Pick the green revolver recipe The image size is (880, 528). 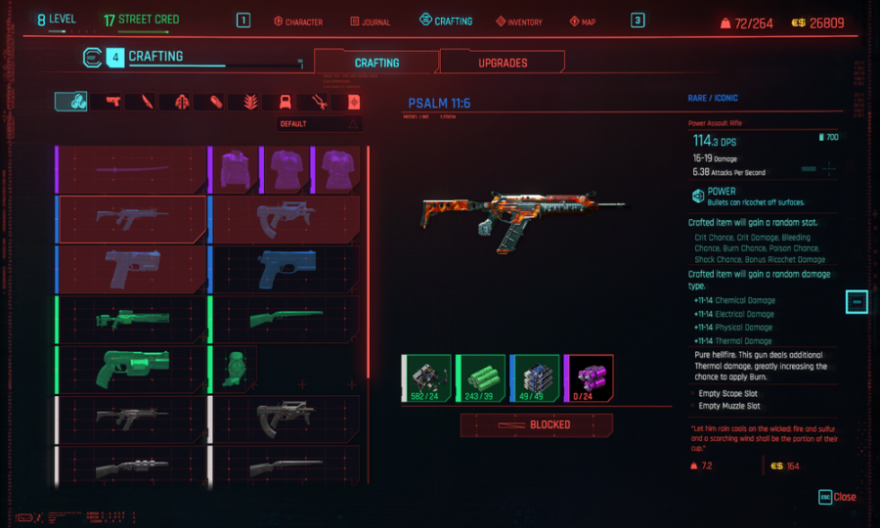pos(132,368)
